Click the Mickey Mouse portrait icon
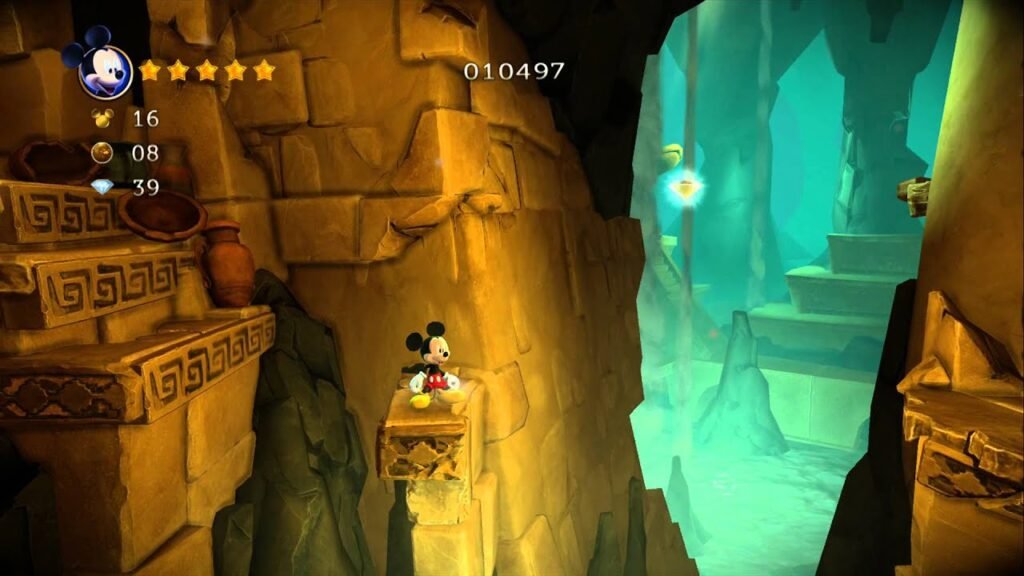Screen dimensions: 1024x576 [102, 66]
